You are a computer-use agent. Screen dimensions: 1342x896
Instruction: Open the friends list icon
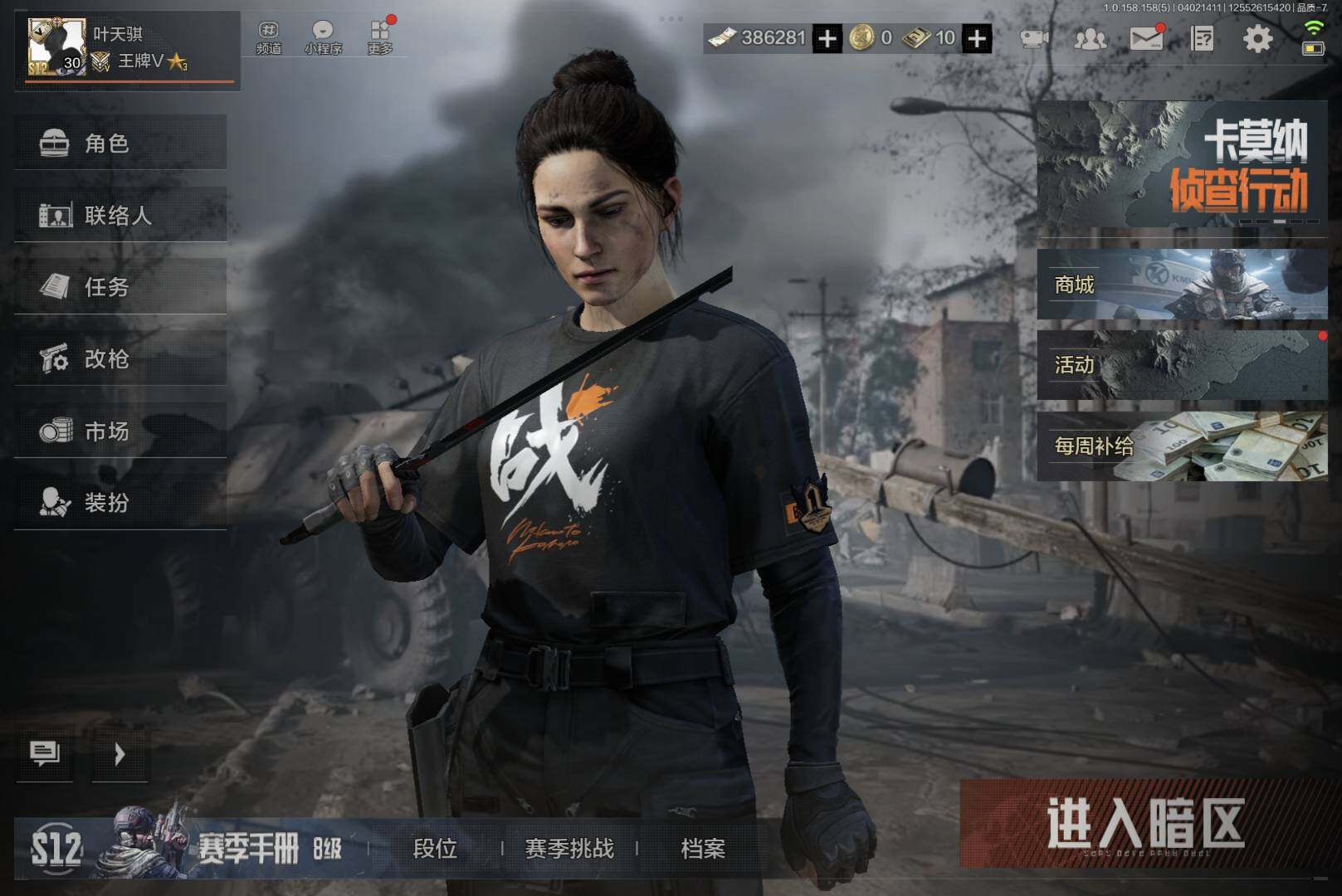[1090, 38]
